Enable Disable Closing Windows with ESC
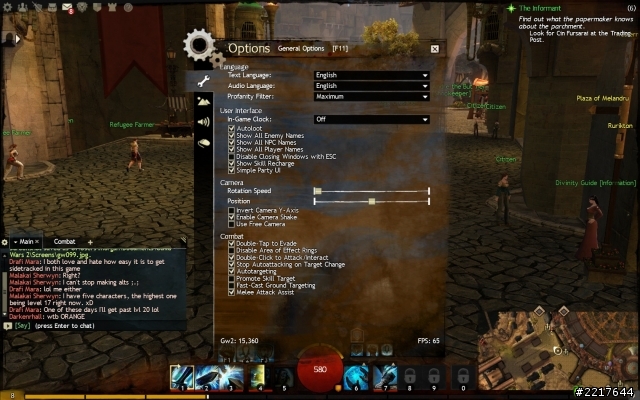 233,156
